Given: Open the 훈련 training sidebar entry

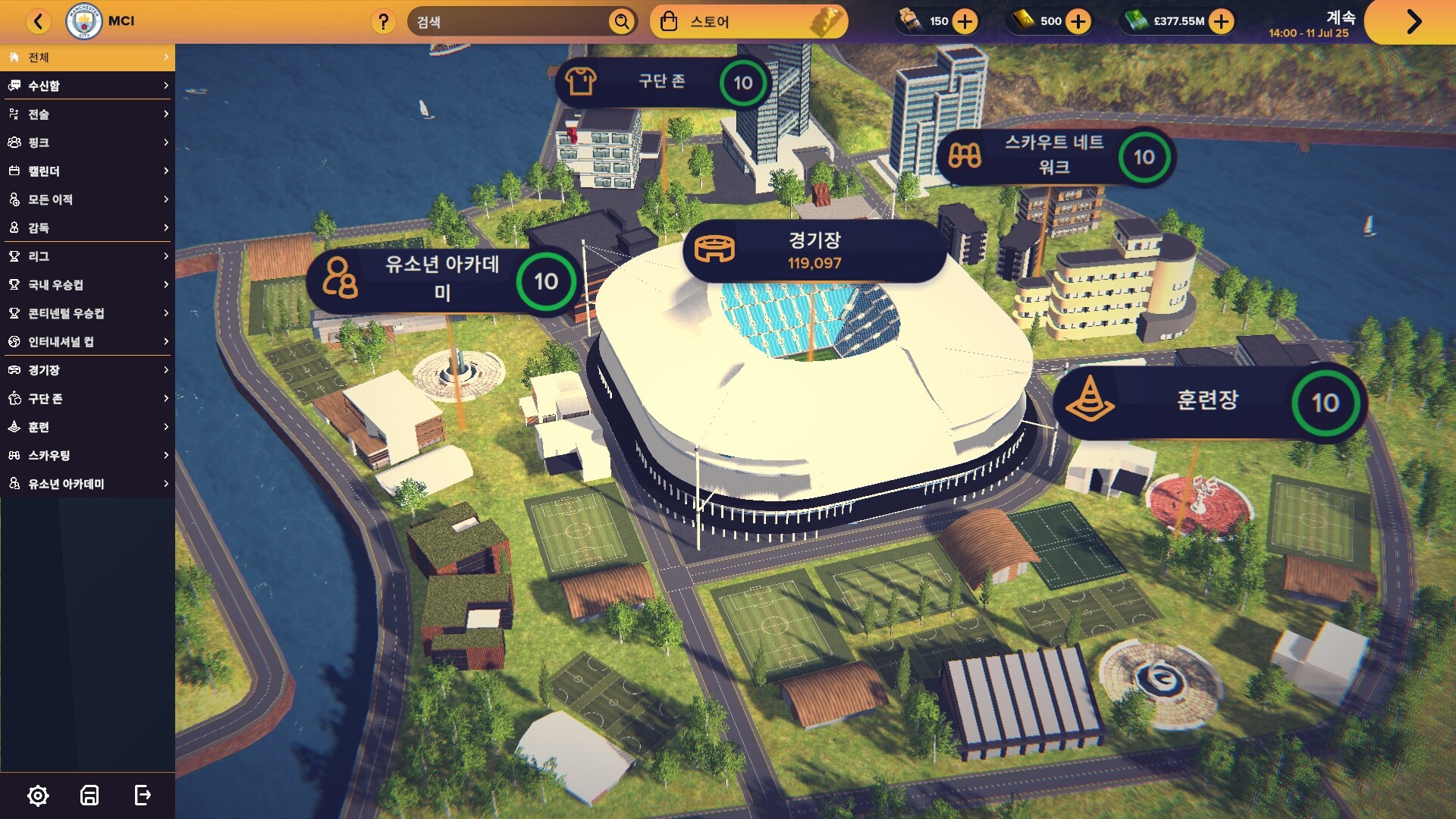Looking at the screenshot, I should 87,427.
